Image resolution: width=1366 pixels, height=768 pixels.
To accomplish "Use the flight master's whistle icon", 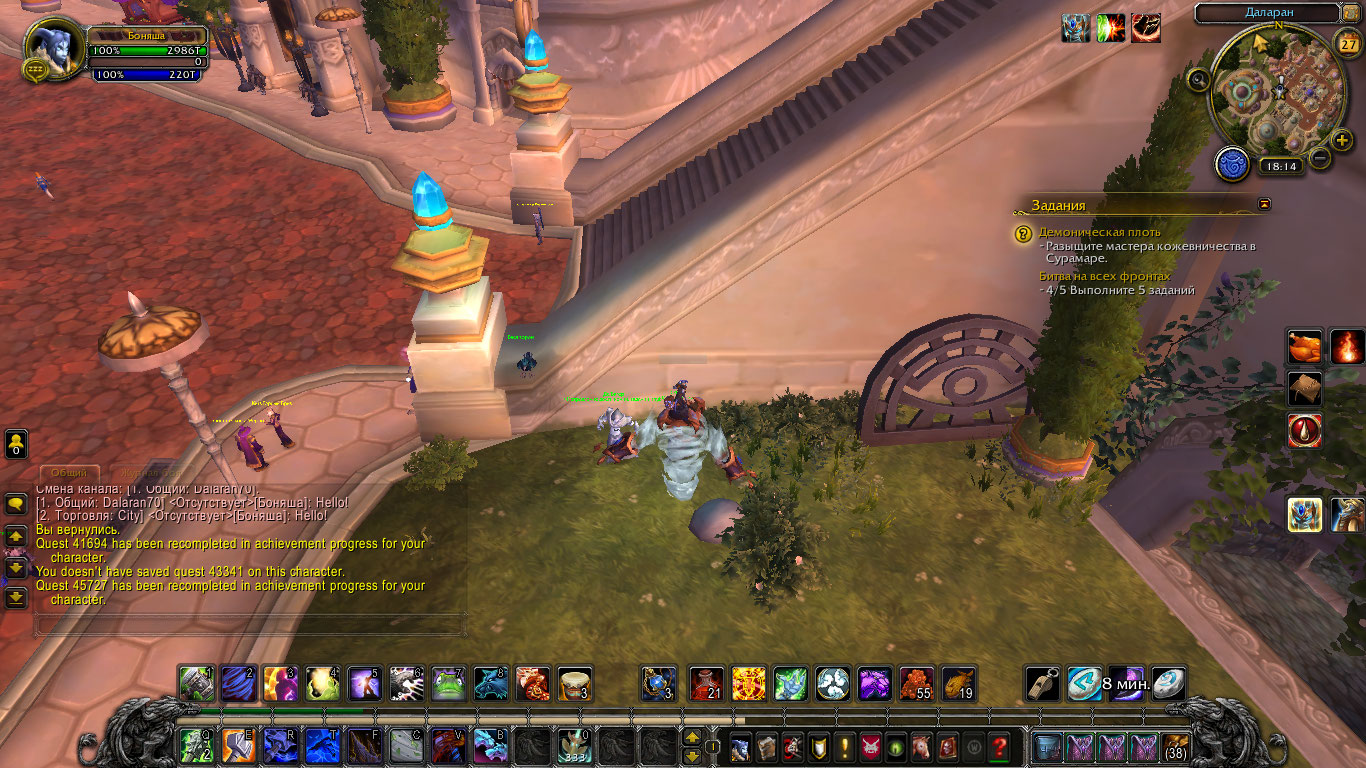I will (1042, 684).
